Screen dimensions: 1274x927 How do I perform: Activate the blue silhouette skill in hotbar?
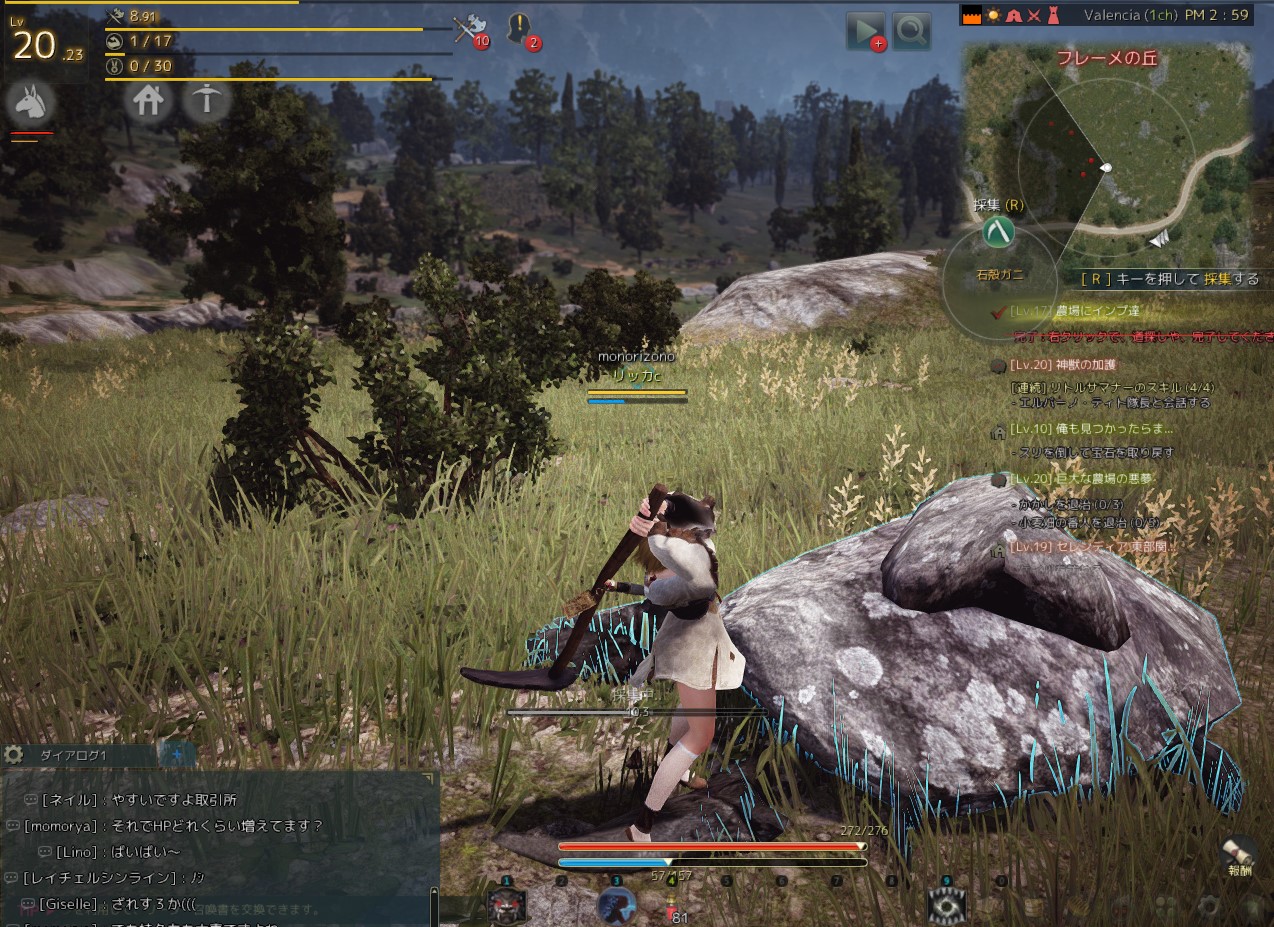pos(616,905)
